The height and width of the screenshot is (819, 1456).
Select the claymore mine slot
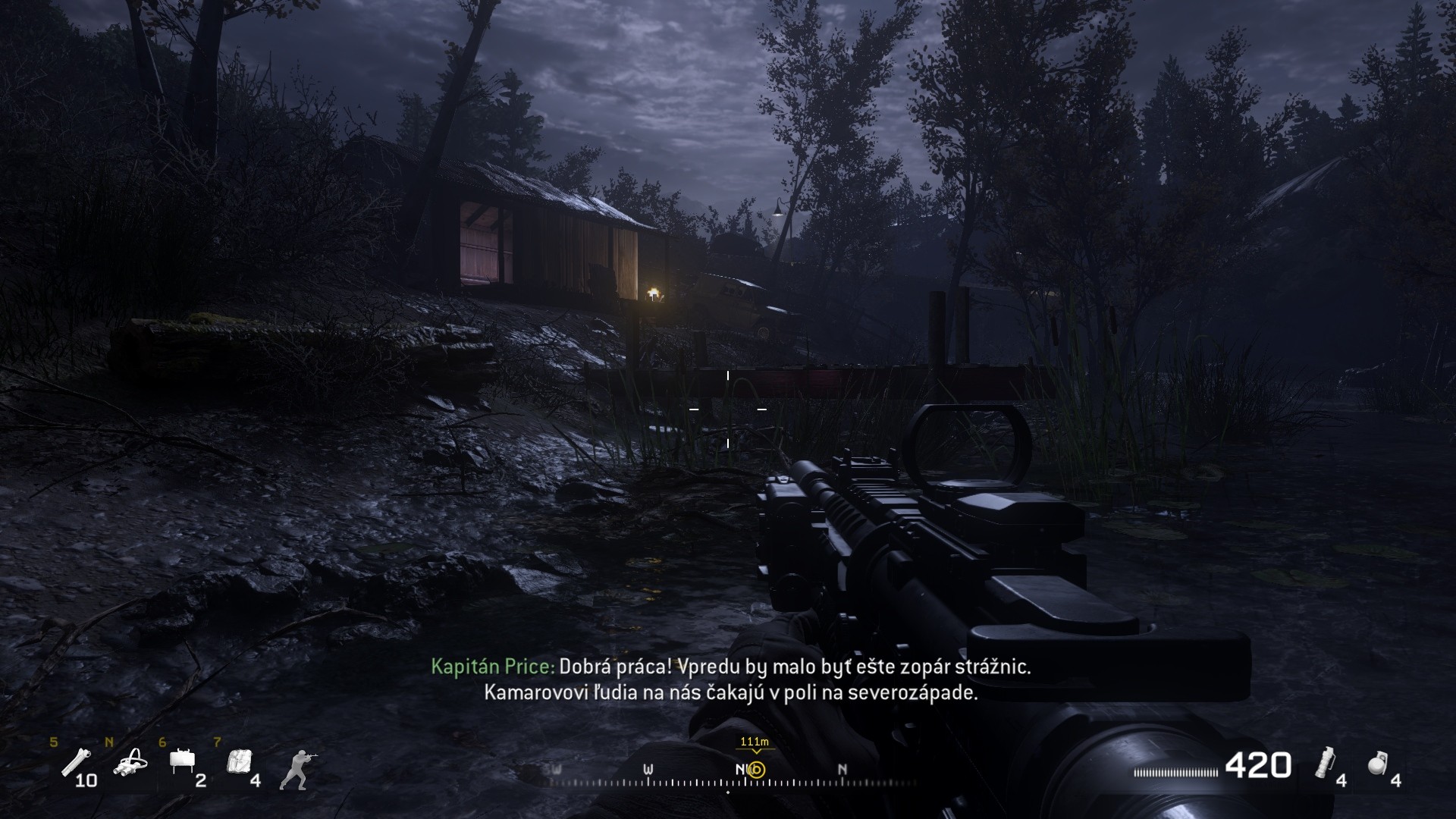[x=183, y=761]
